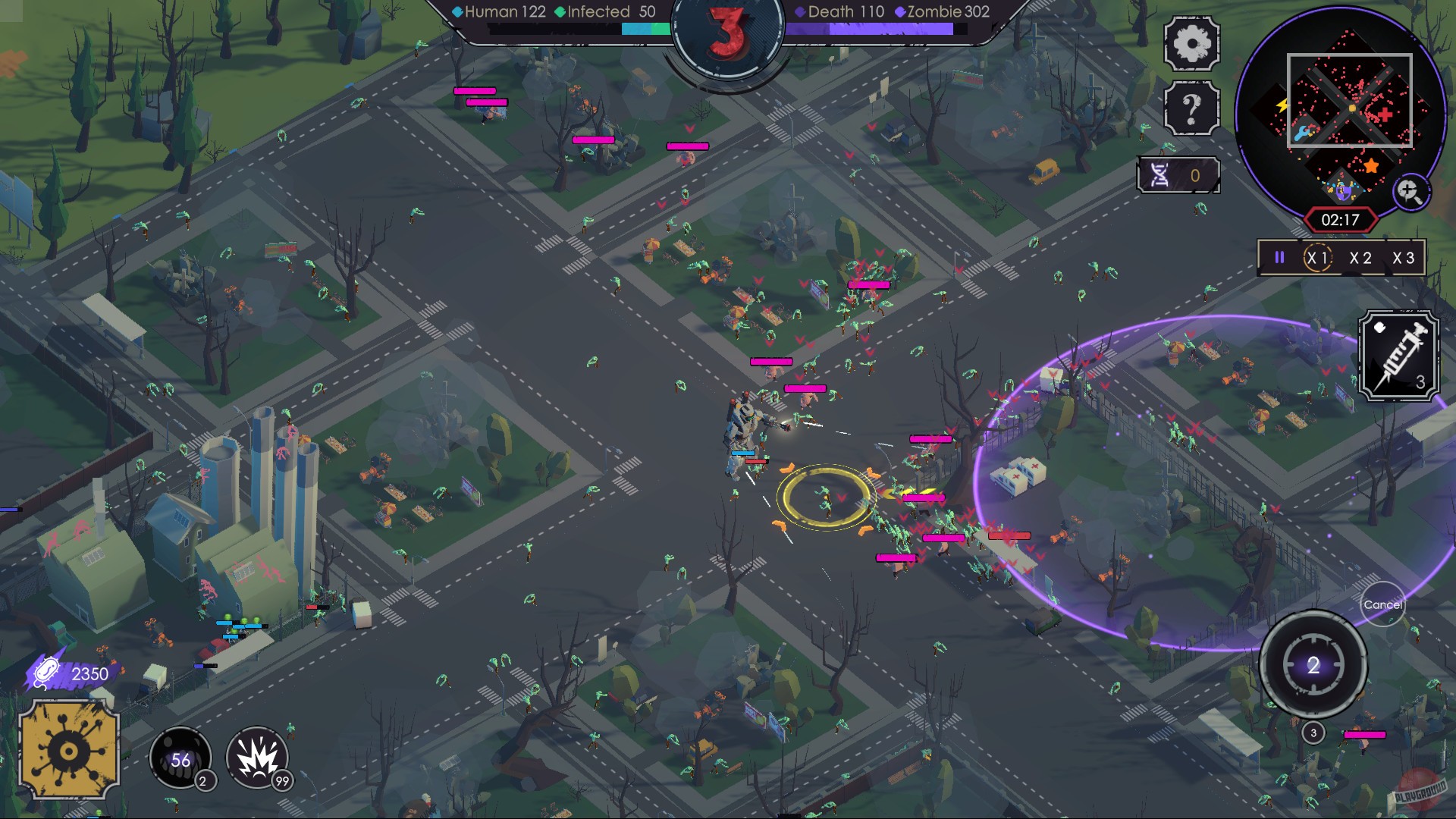Viewport: 1456px width, 819px height.
Task: Click the DNA counter showing 0
Action: coord(1177,174)
